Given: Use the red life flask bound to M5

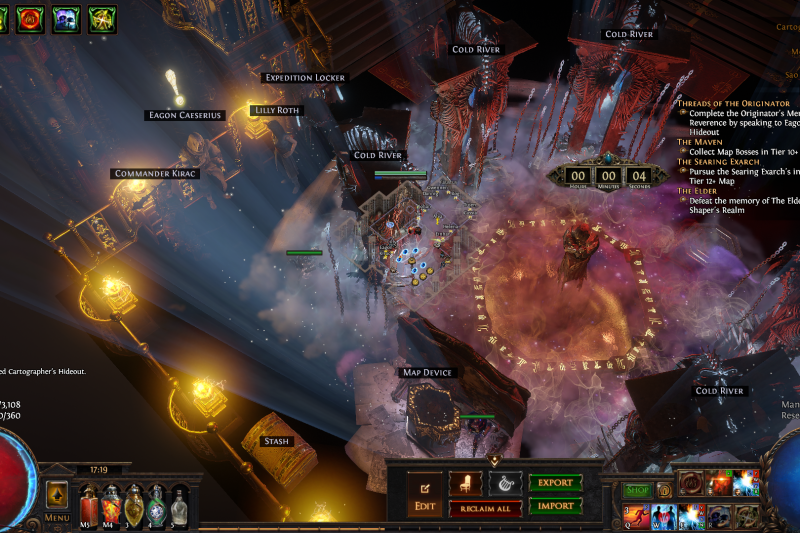Looking at the screenshot, I should 88,503.
